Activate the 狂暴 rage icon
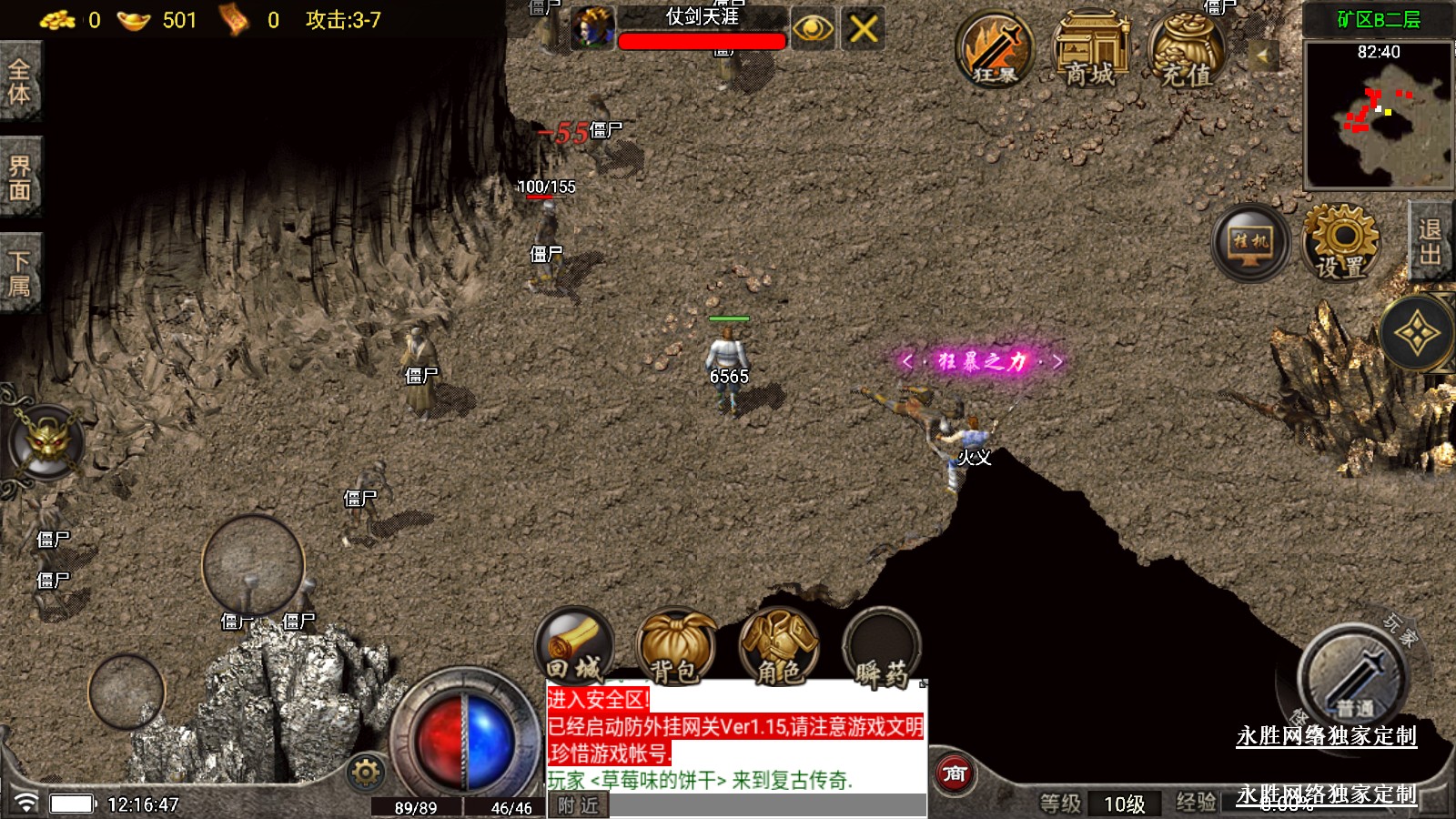This screenshot has width=1456, height=819. click(x=995, y=51)
